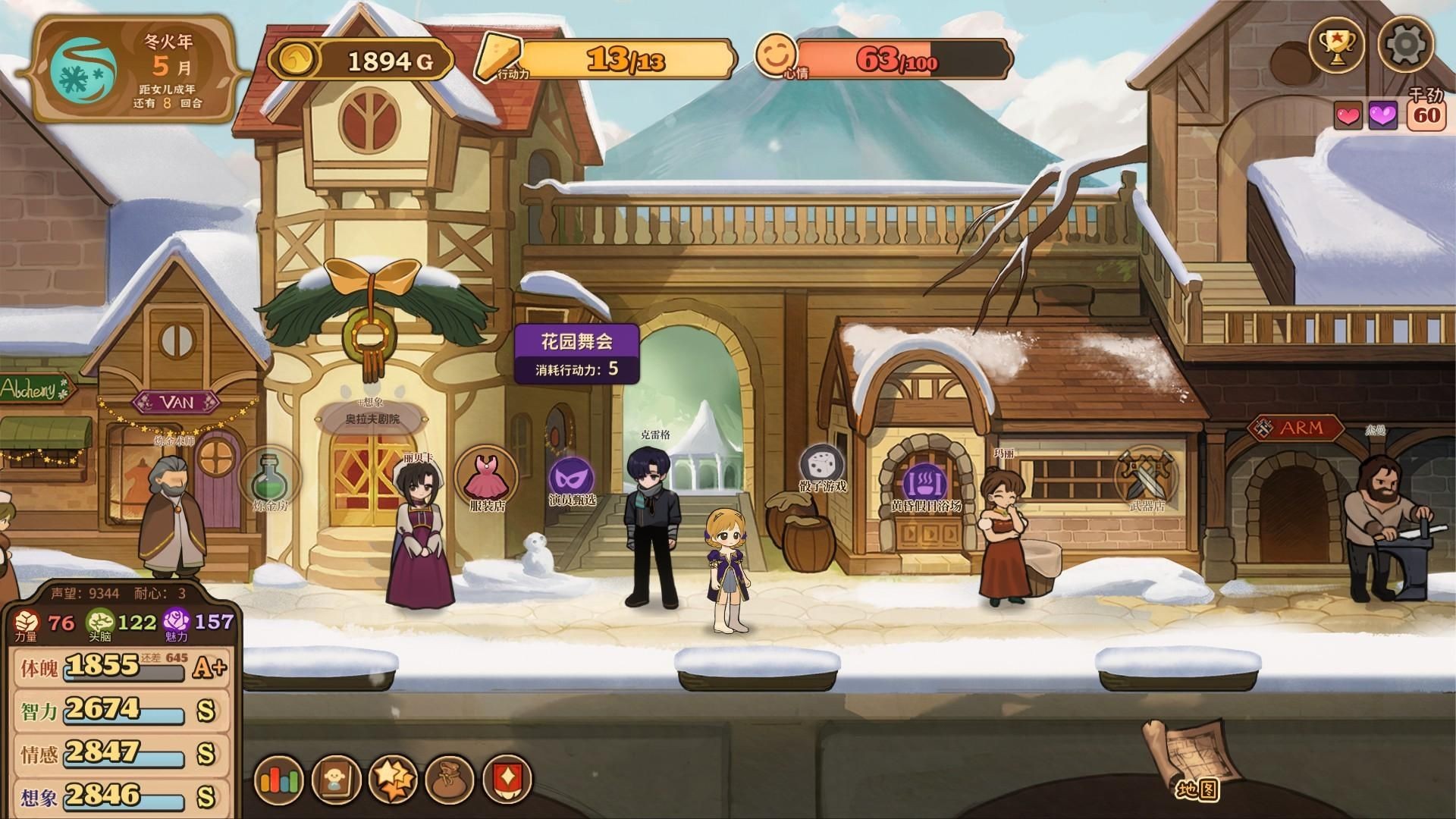The height and width of the screenshot is (819, 1456).
Task: Open the red diamond card icon
Action: (507, 780)
